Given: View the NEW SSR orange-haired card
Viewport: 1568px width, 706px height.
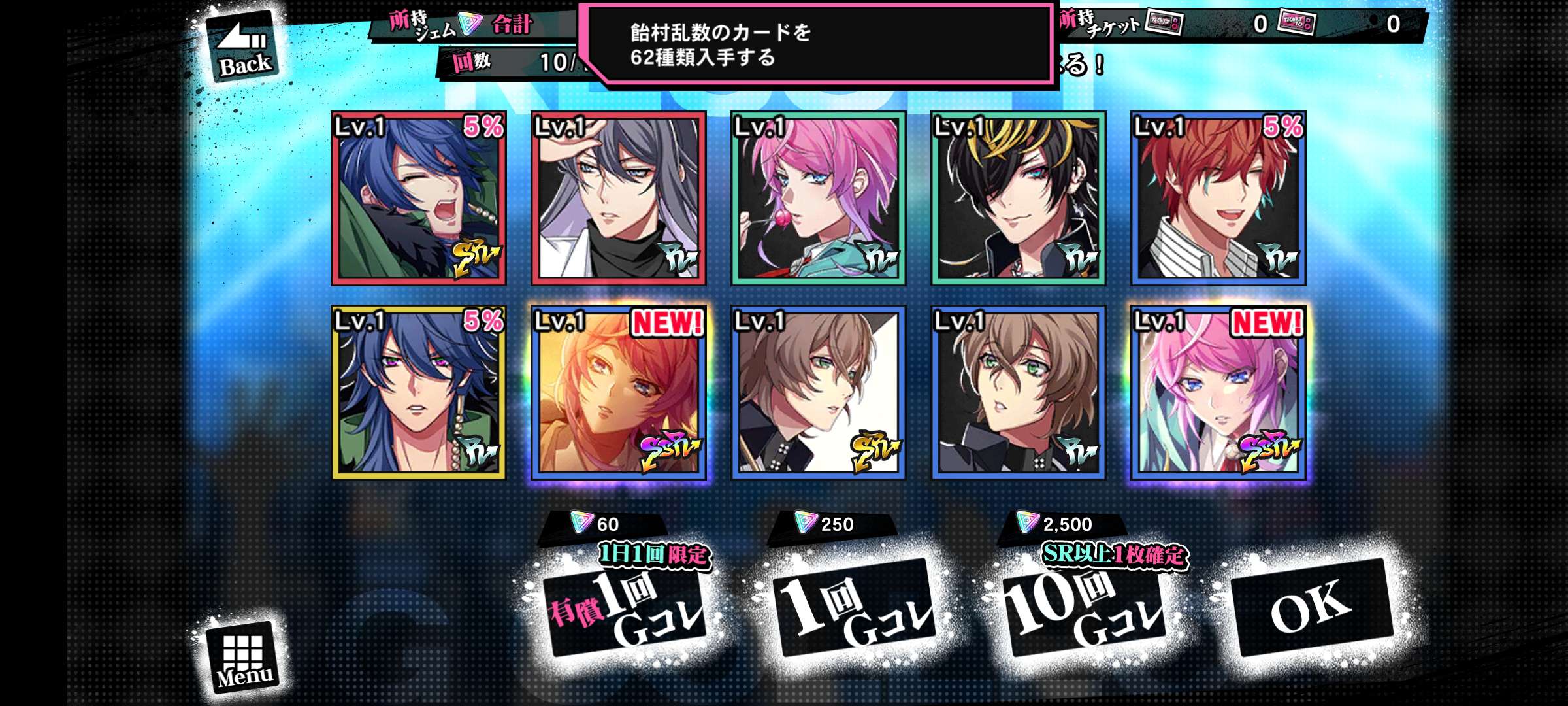Looking at the screenshot, I should (x=619, y=392).
